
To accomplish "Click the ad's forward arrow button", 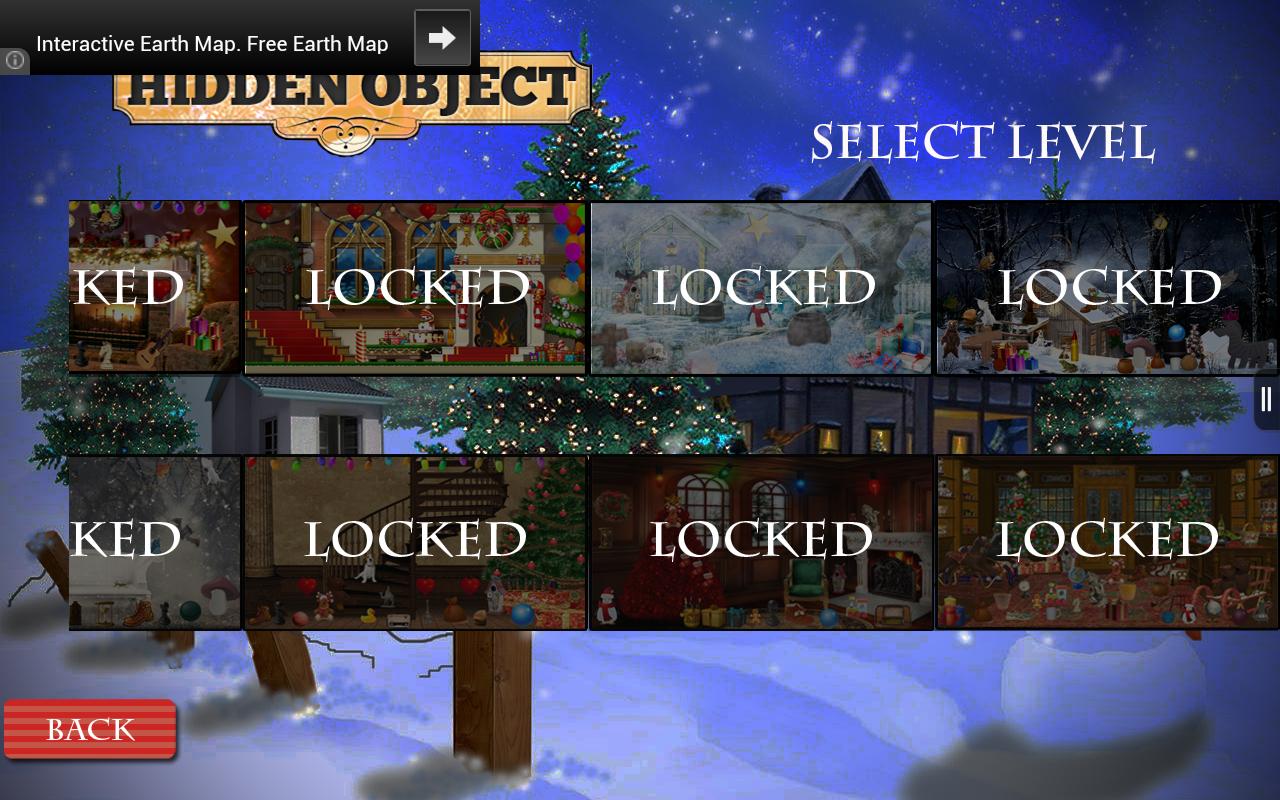I will click(442, 37).
